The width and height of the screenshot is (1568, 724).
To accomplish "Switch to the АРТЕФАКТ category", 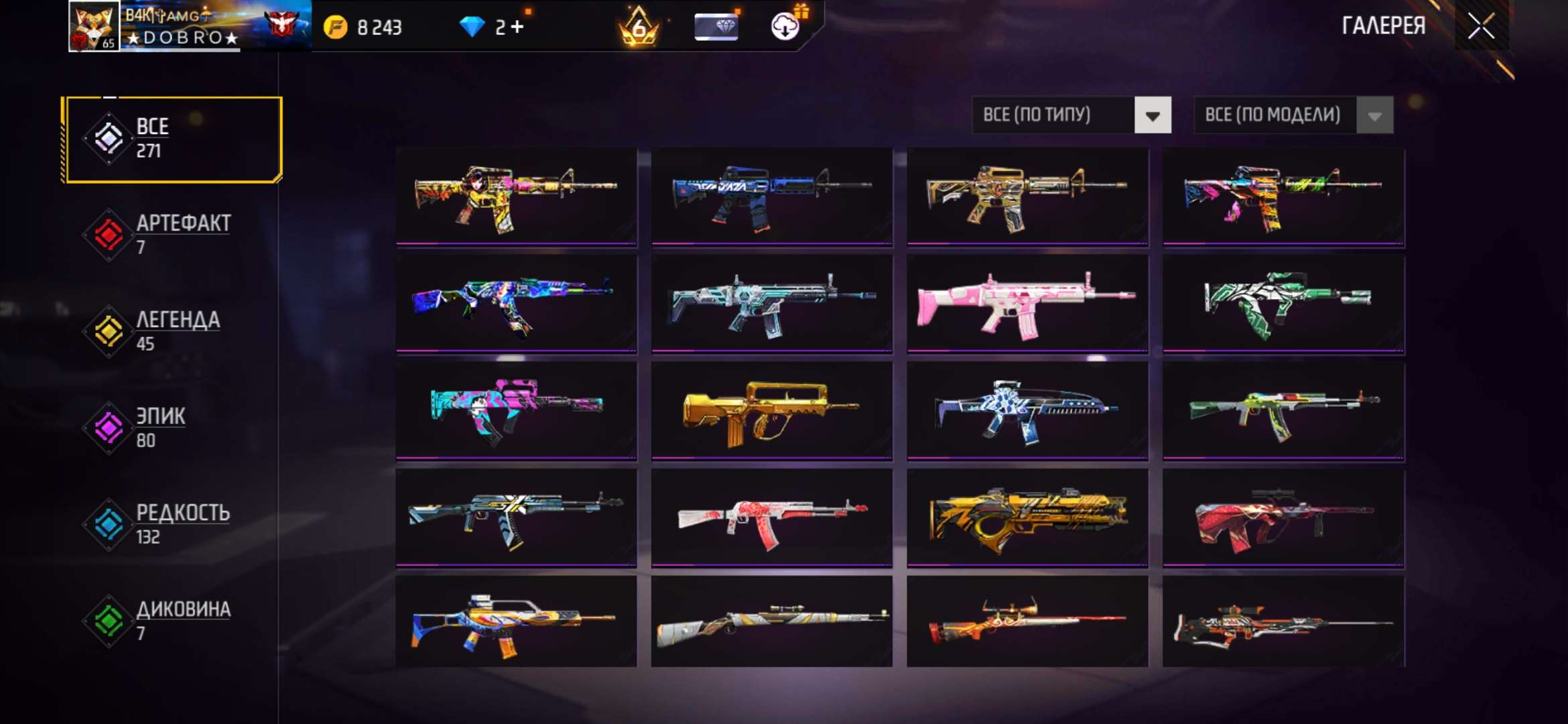I will (173, 235).
